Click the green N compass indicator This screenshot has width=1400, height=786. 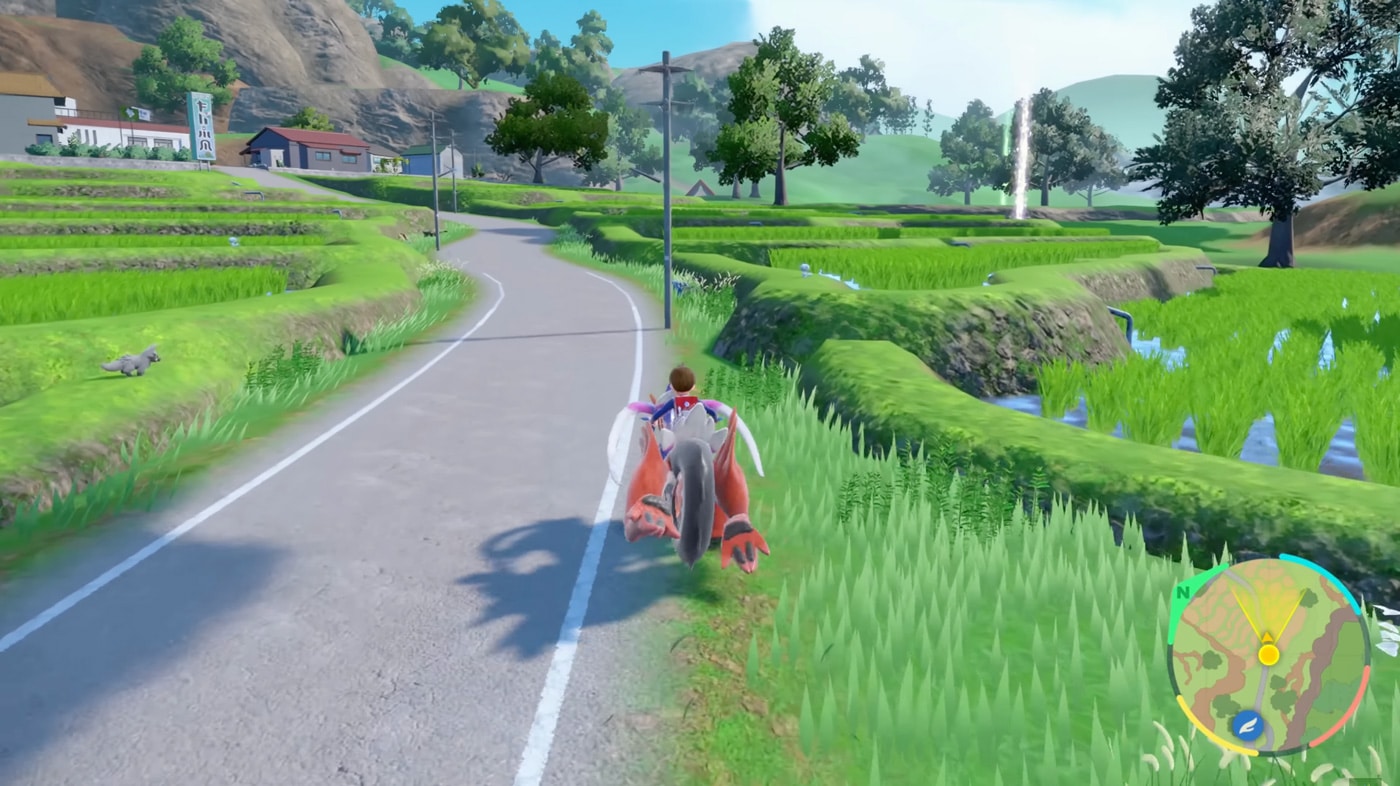point(1183,592)
